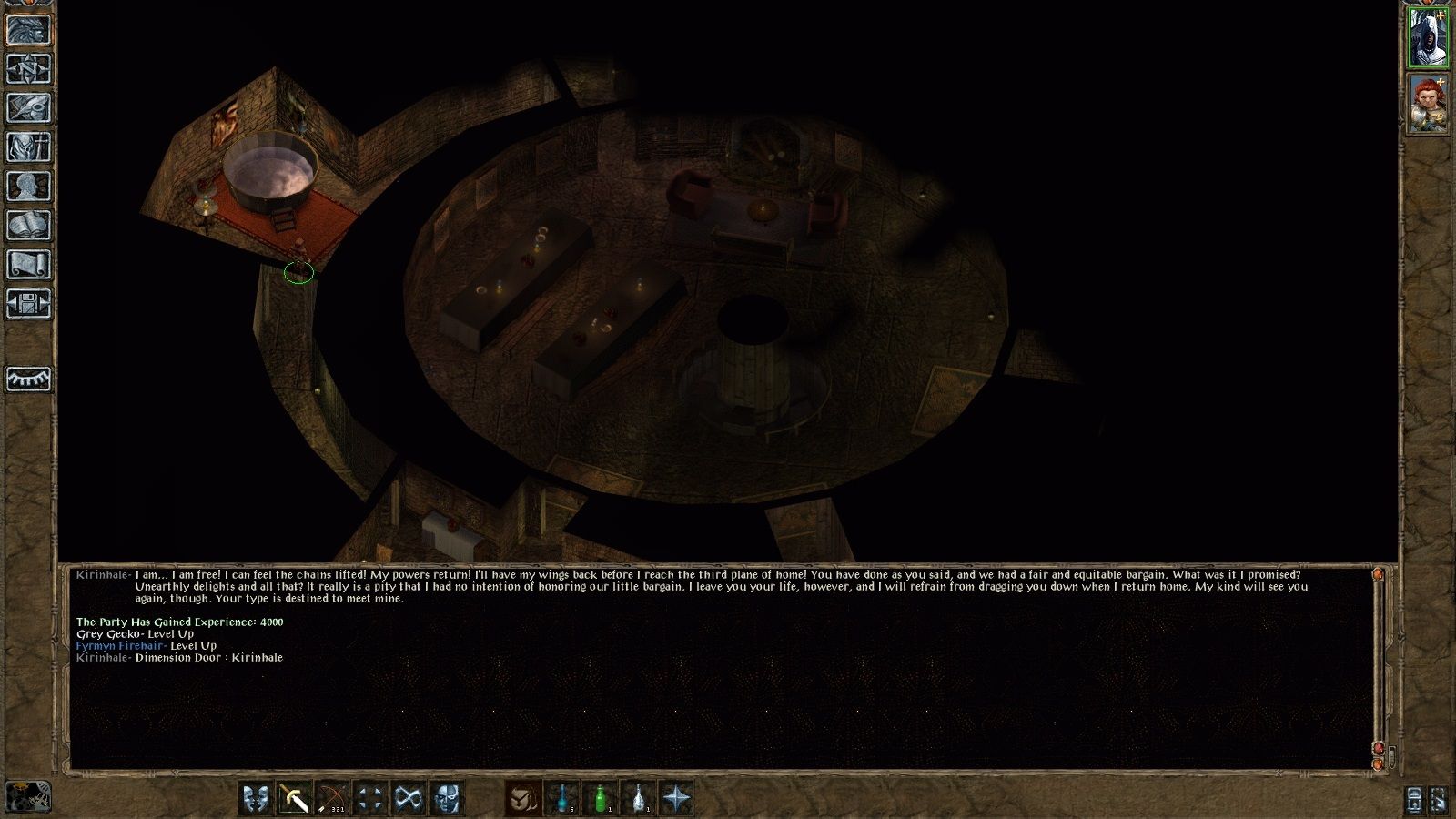Activate the infinity-shaped special abilities button
The height and width of the screenshot is (819, 1456).
point(409,799)
